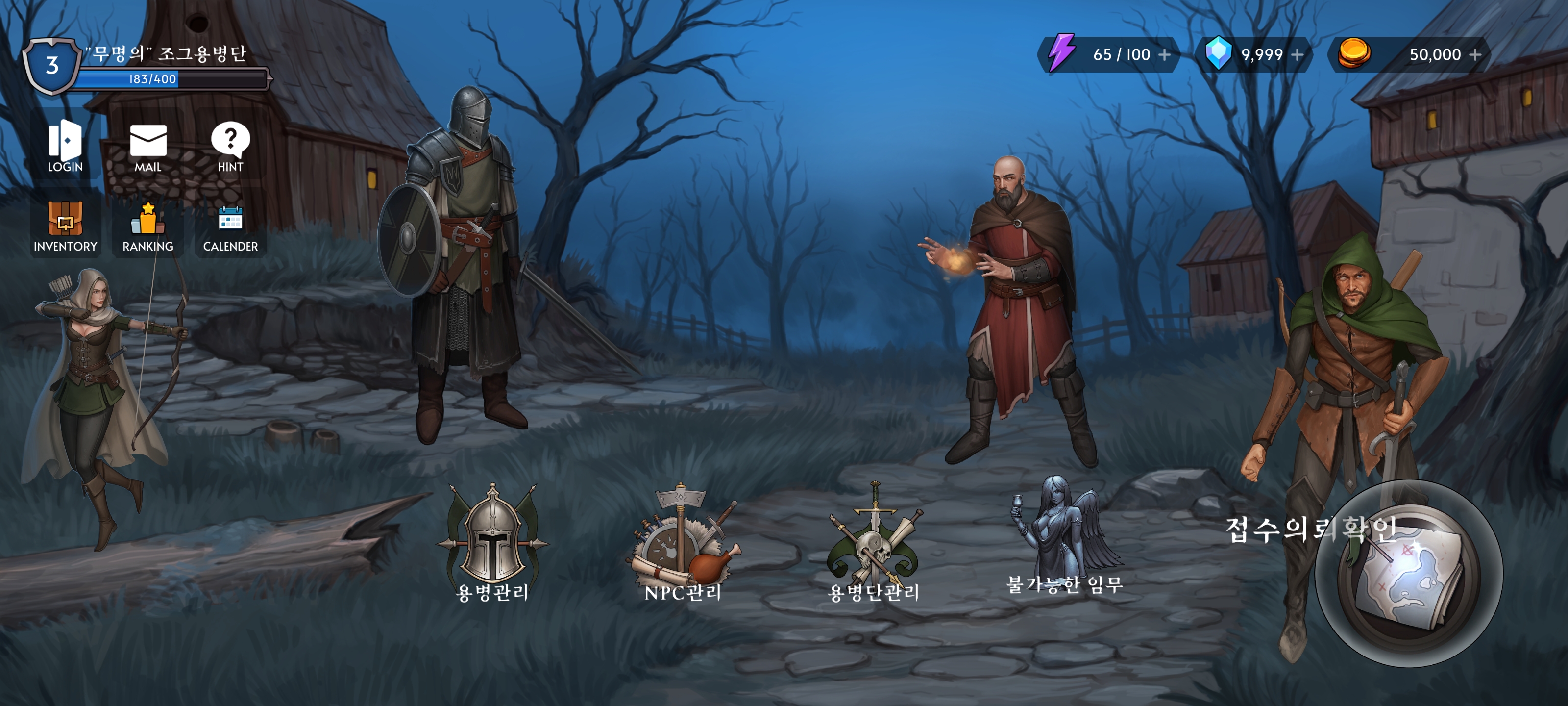1568x706 pixels.
Task: Add energy with lightning plus button
Action: pos(1164,55)
